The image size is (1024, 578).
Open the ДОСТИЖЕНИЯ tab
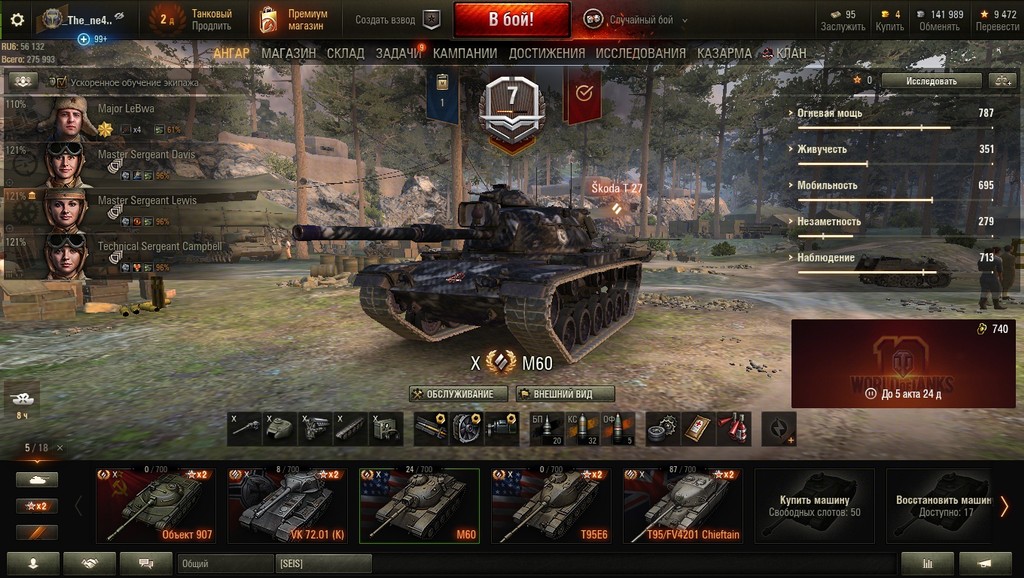coord(547,53)
